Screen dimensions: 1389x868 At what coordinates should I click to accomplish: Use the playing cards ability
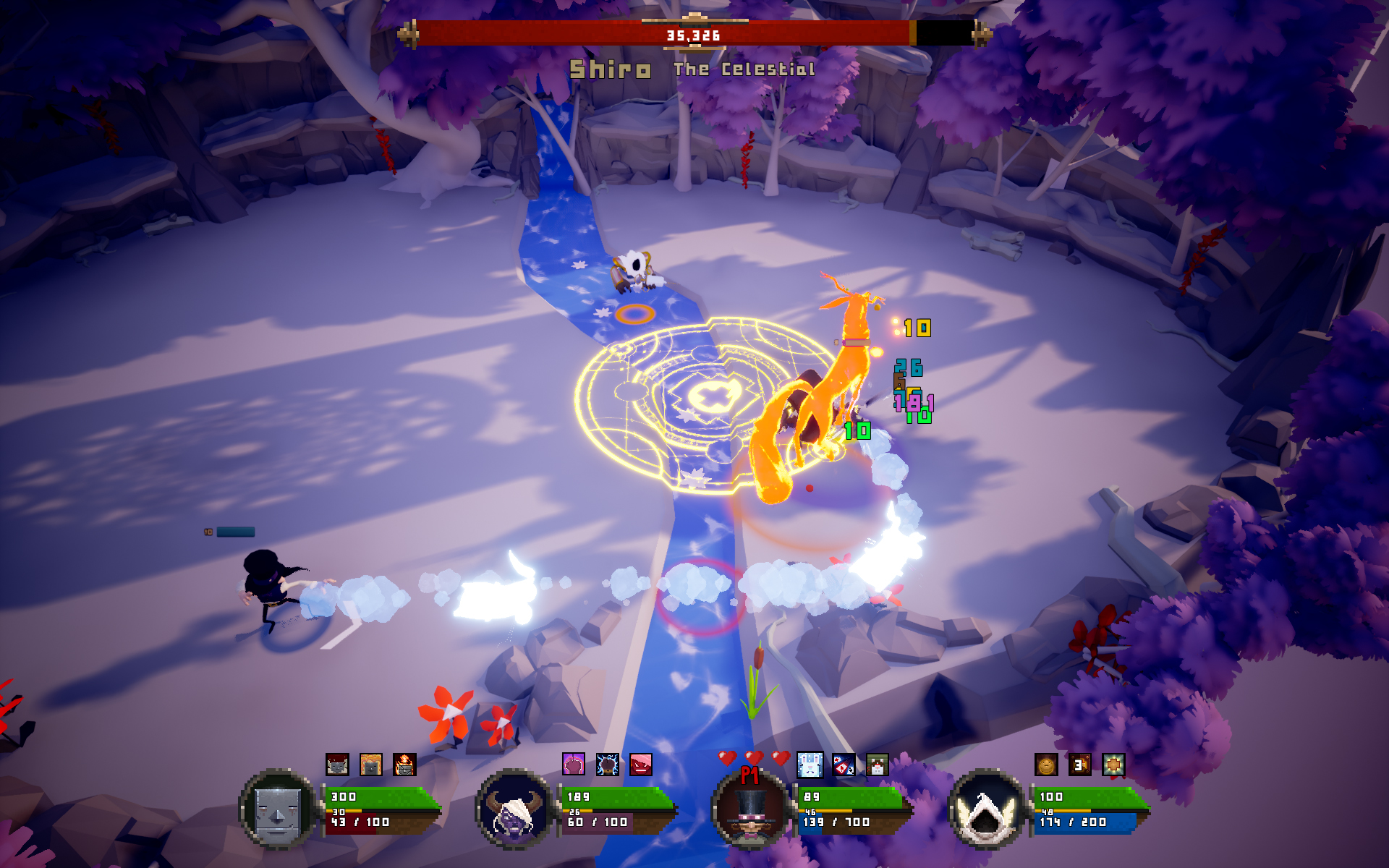click(844, 765)
